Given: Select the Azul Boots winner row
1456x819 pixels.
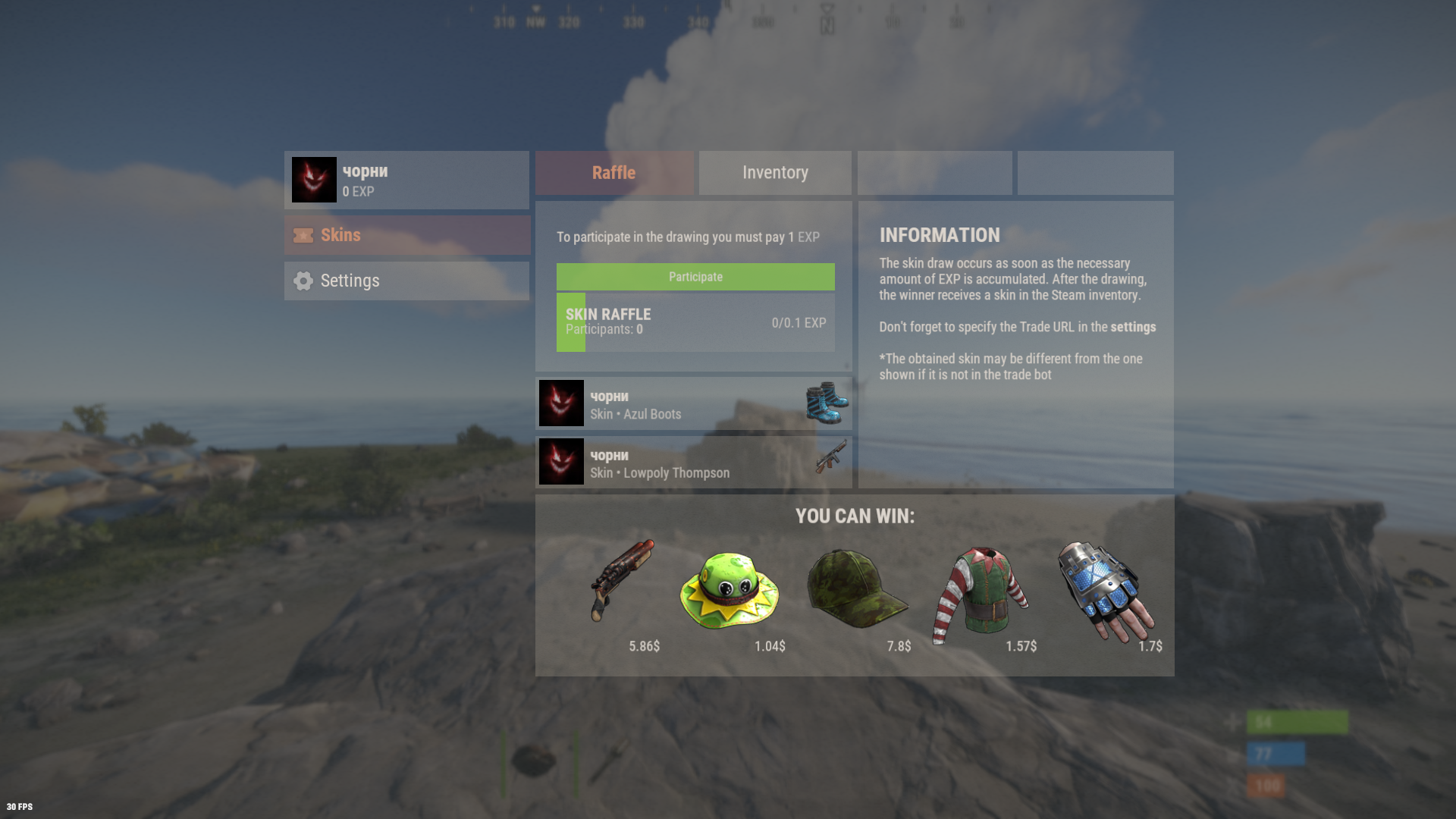Looking at the screenshot, I should [x=693, y=404].
